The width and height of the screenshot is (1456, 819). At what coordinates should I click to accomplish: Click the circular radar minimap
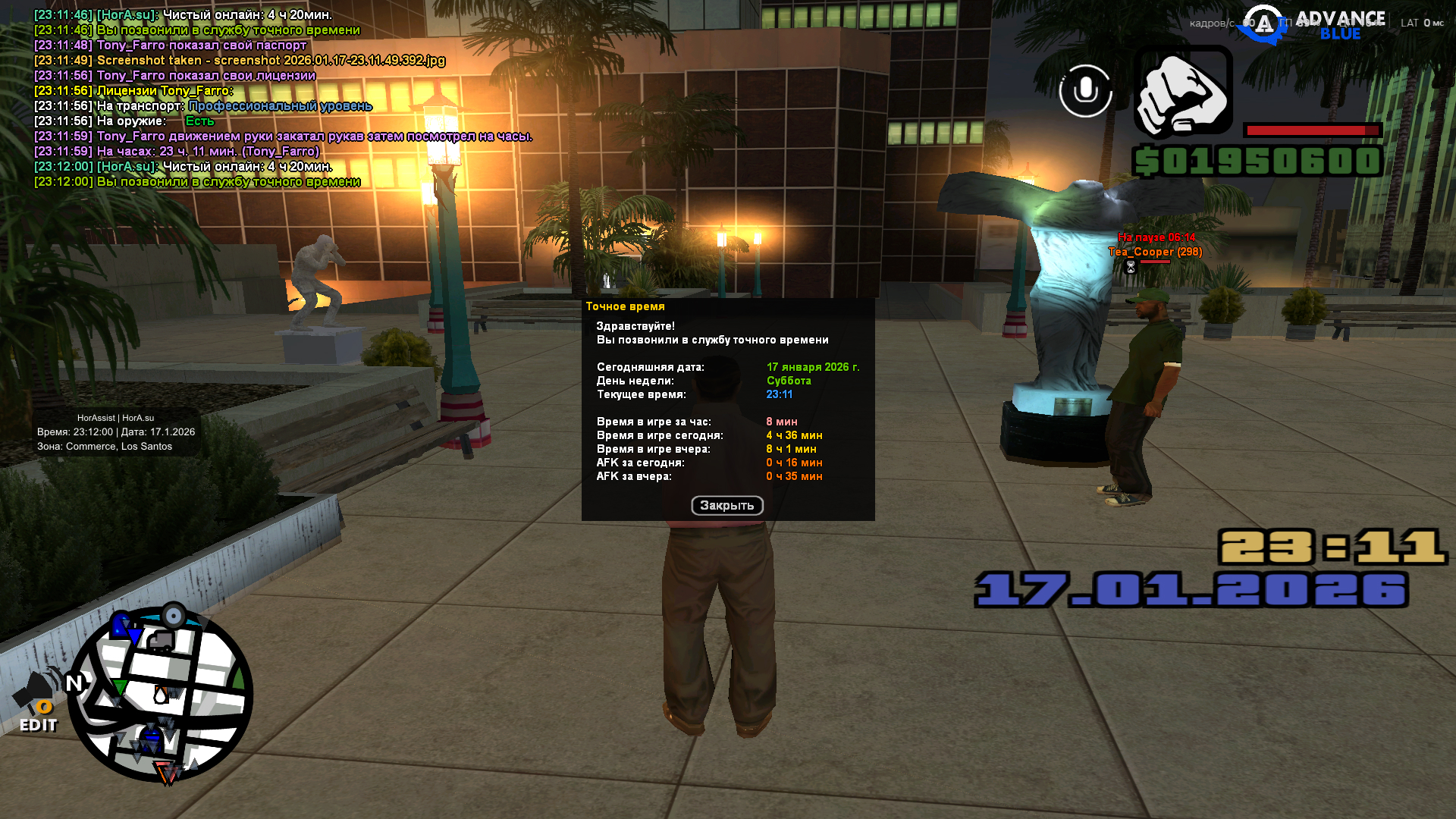161,695
